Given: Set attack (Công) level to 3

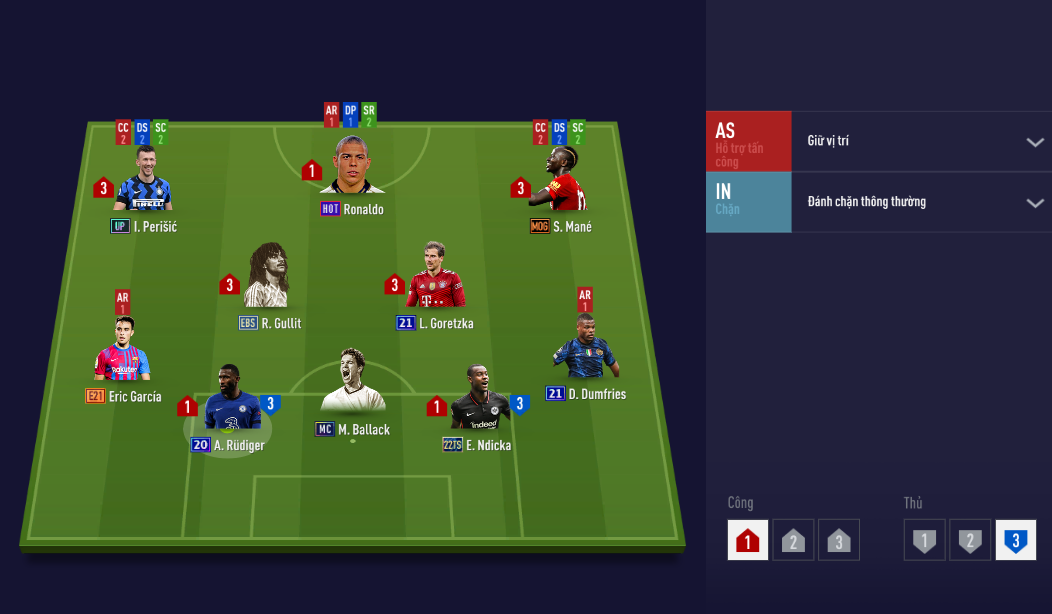Looking at the screenshot, I should pyautogui.click(x=838, y=540).
